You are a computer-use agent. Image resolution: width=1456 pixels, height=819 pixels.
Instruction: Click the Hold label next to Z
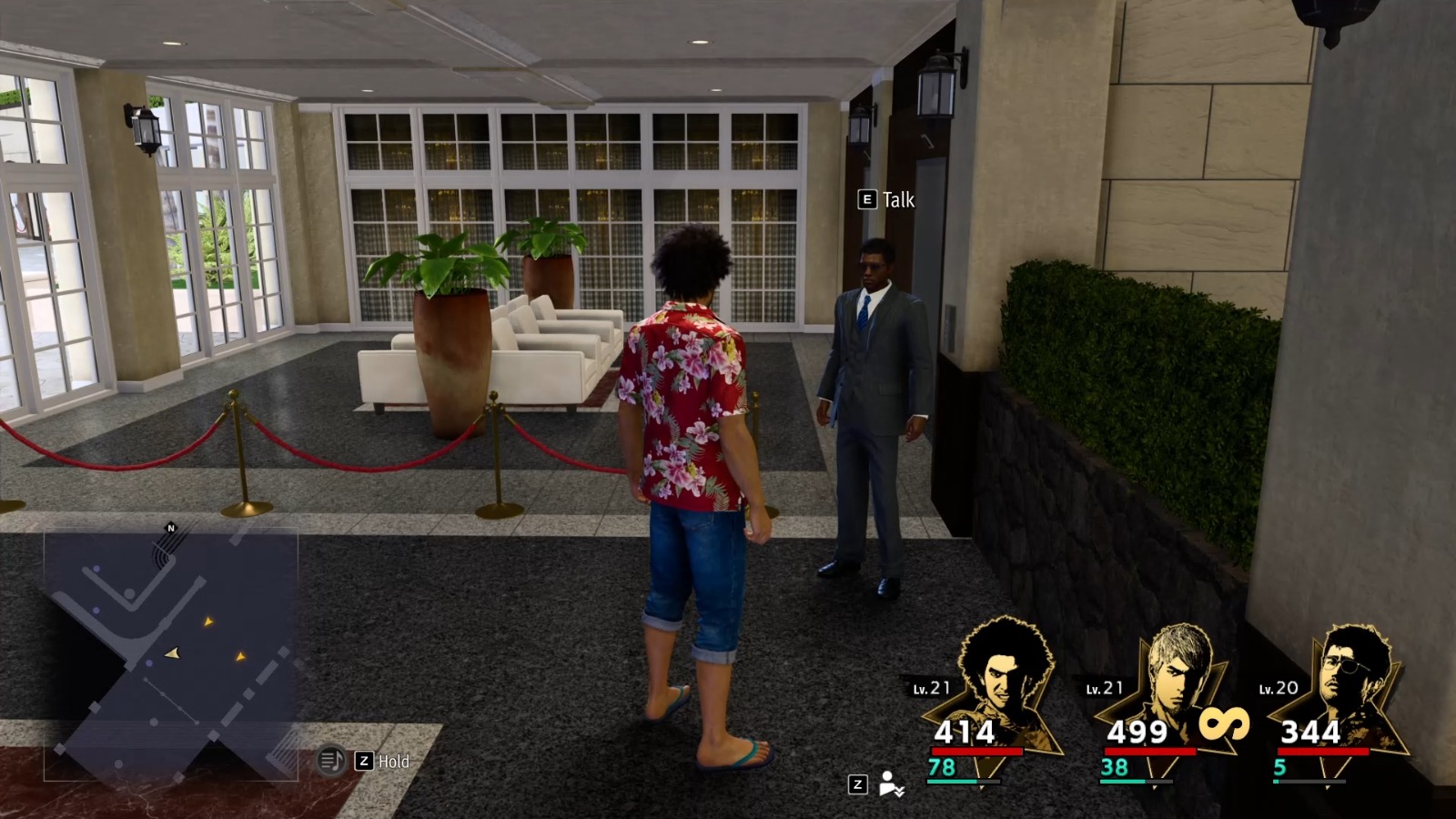[x=393, y=761]
